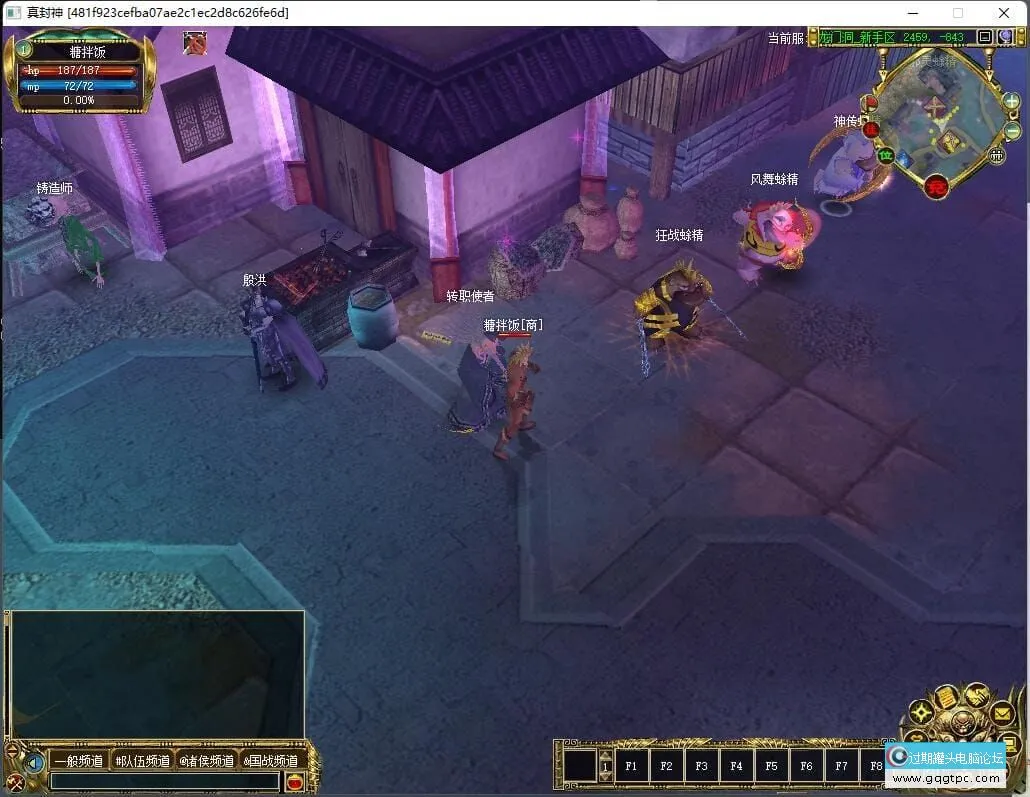Switch to the #队伍频道 team channel
Viewport: 1030px width, 797px height.
click(x=142, y=761)
